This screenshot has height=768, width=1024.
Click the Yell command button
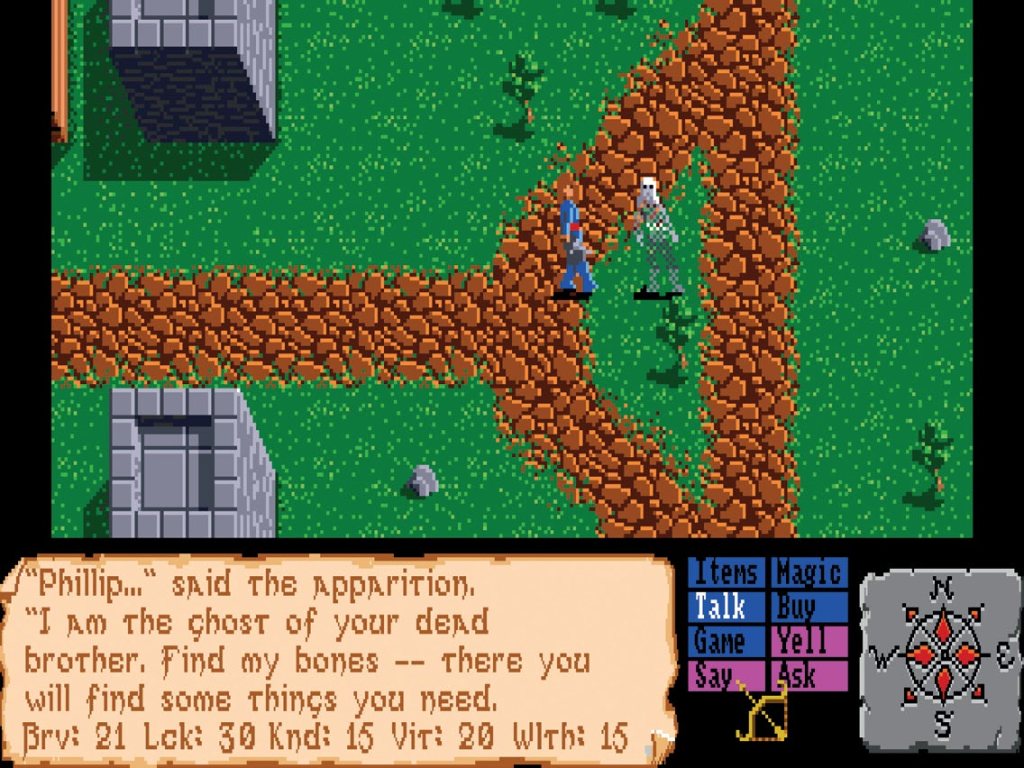coord(808,641)
